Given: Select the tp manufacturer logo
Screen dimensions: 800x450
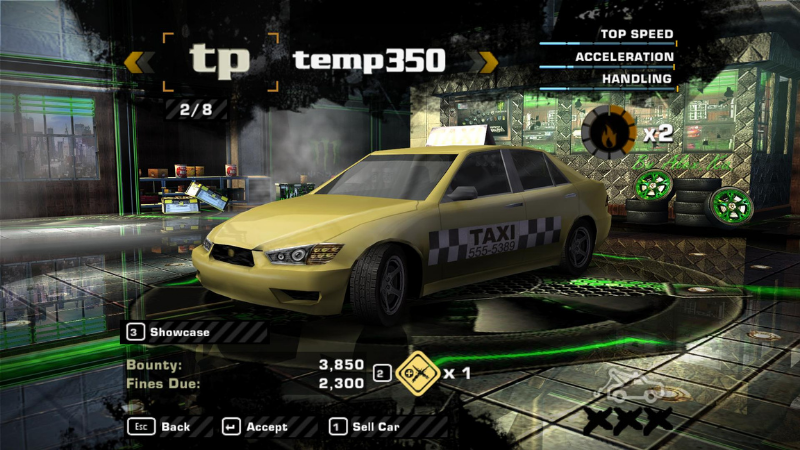Looking at the screenshot, I should tap(220, 61).
